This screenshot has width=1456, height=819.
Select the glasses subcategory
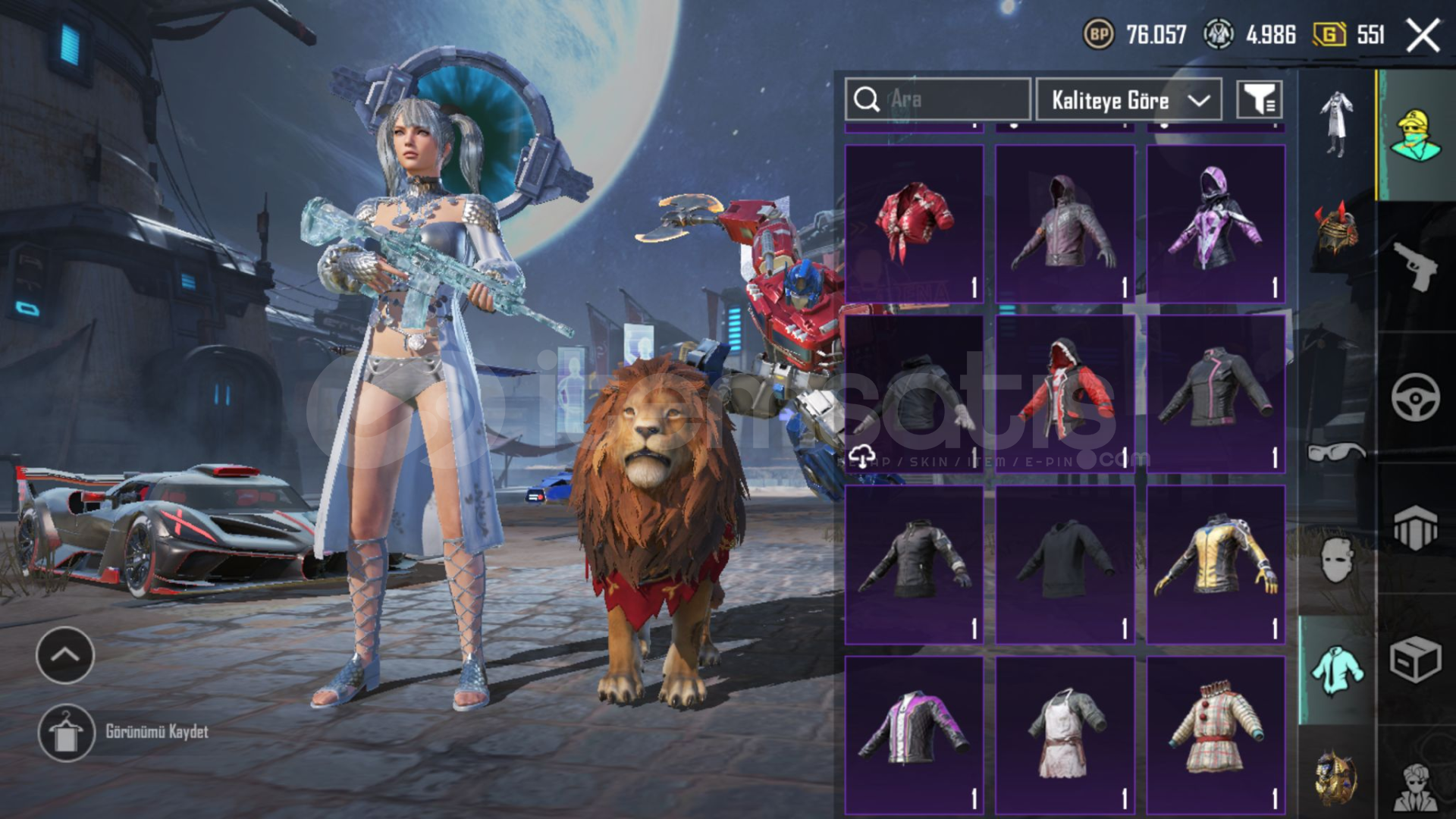1336,453
